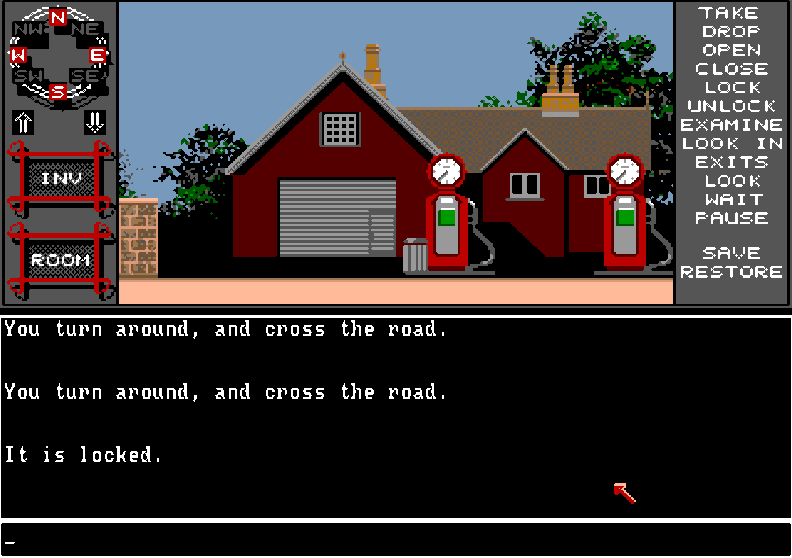Travel south using the compass S
792x558 pixels.
point(58,92)
